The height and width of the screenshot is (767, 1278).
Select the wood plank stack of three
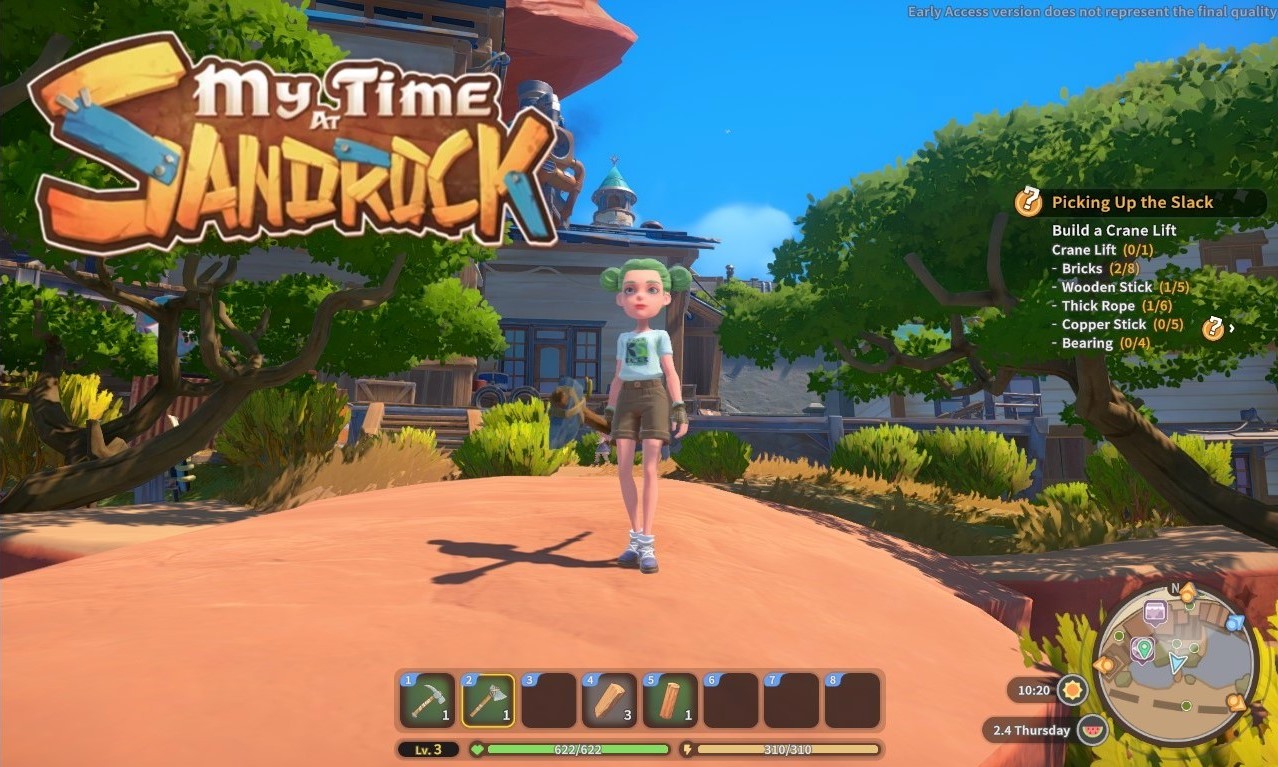pyautogui.click(x=610, y=700)
